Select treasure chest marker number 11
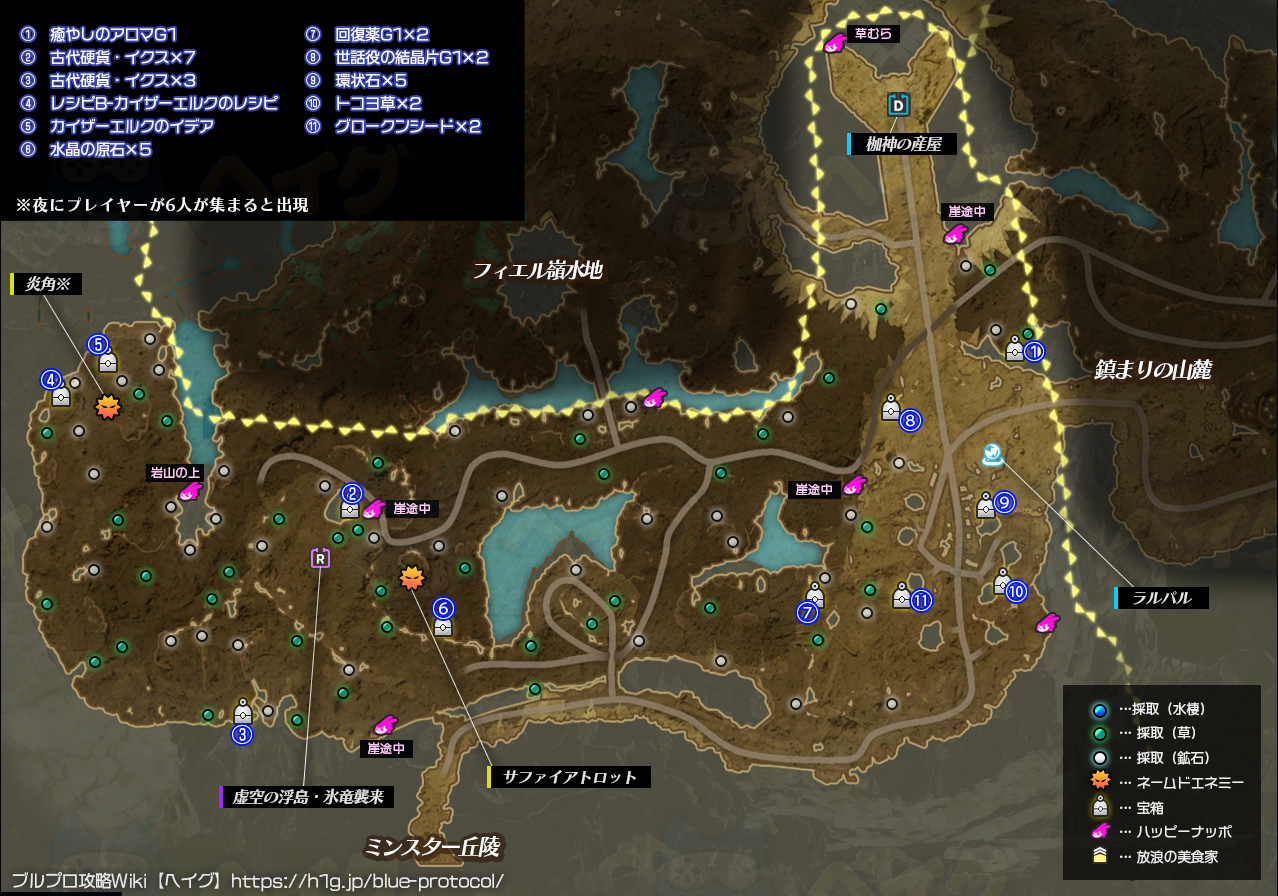 (902, 597)
